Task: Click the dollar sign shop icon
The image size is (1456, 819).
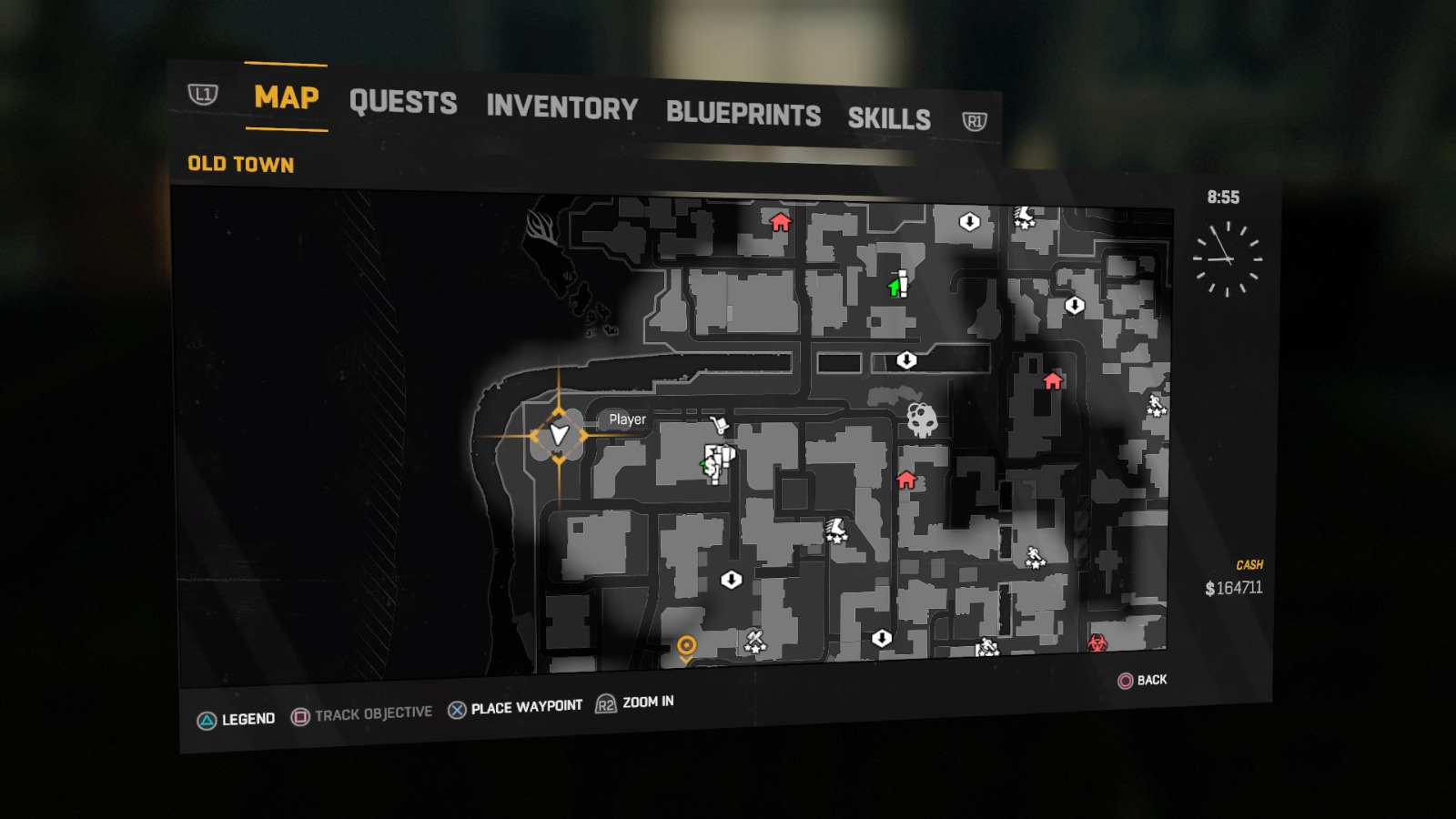Action: click(712, 466)
